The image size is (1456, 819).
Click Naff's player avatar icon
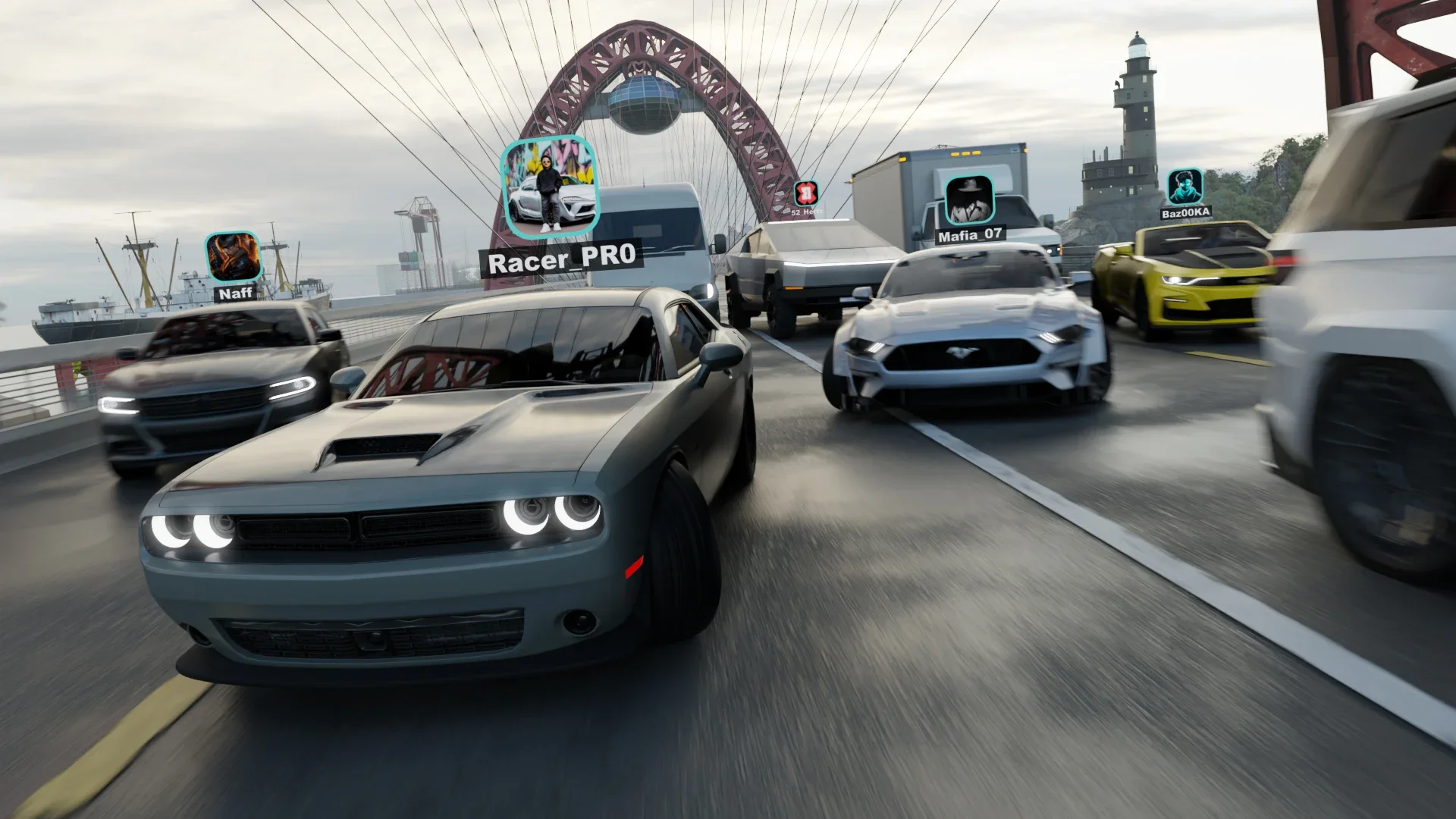[233, 257]
